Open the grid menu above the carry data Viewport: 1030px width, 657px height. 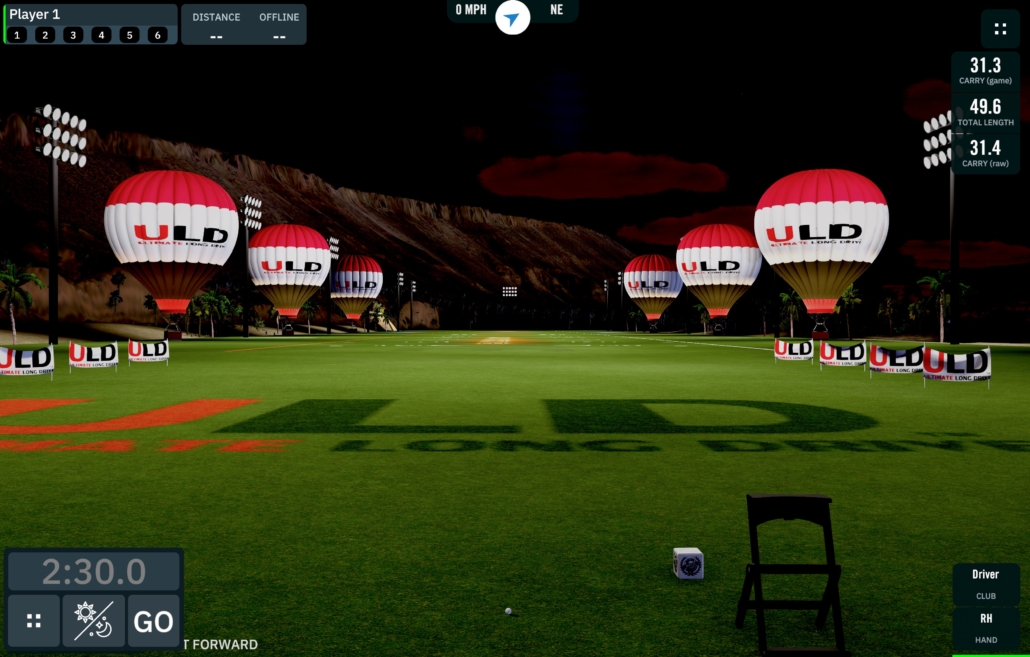tap(999, 29)
